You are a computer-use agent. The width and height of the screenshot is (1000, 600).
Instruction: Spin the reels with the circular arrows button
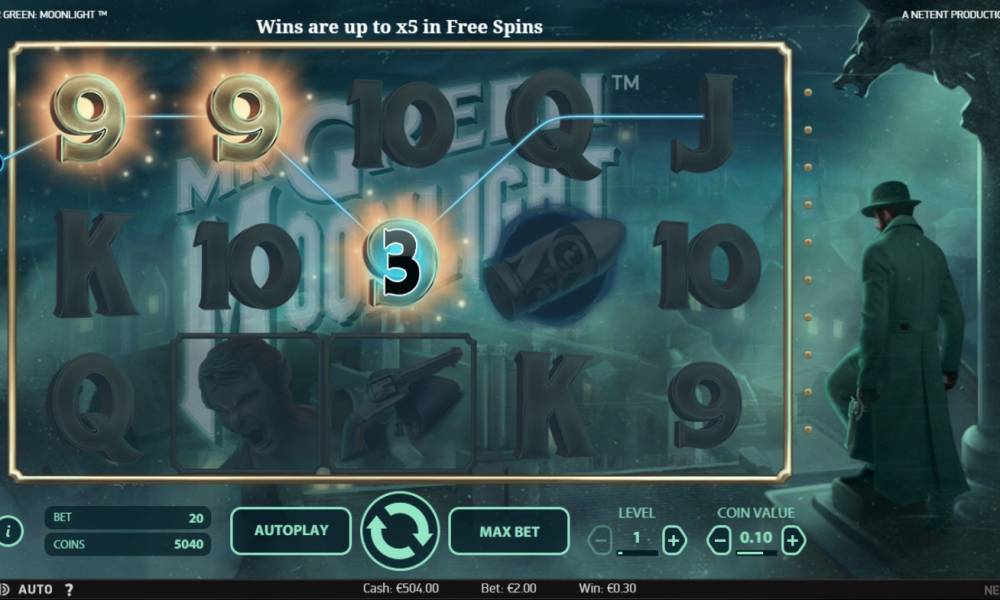point(400,531)
